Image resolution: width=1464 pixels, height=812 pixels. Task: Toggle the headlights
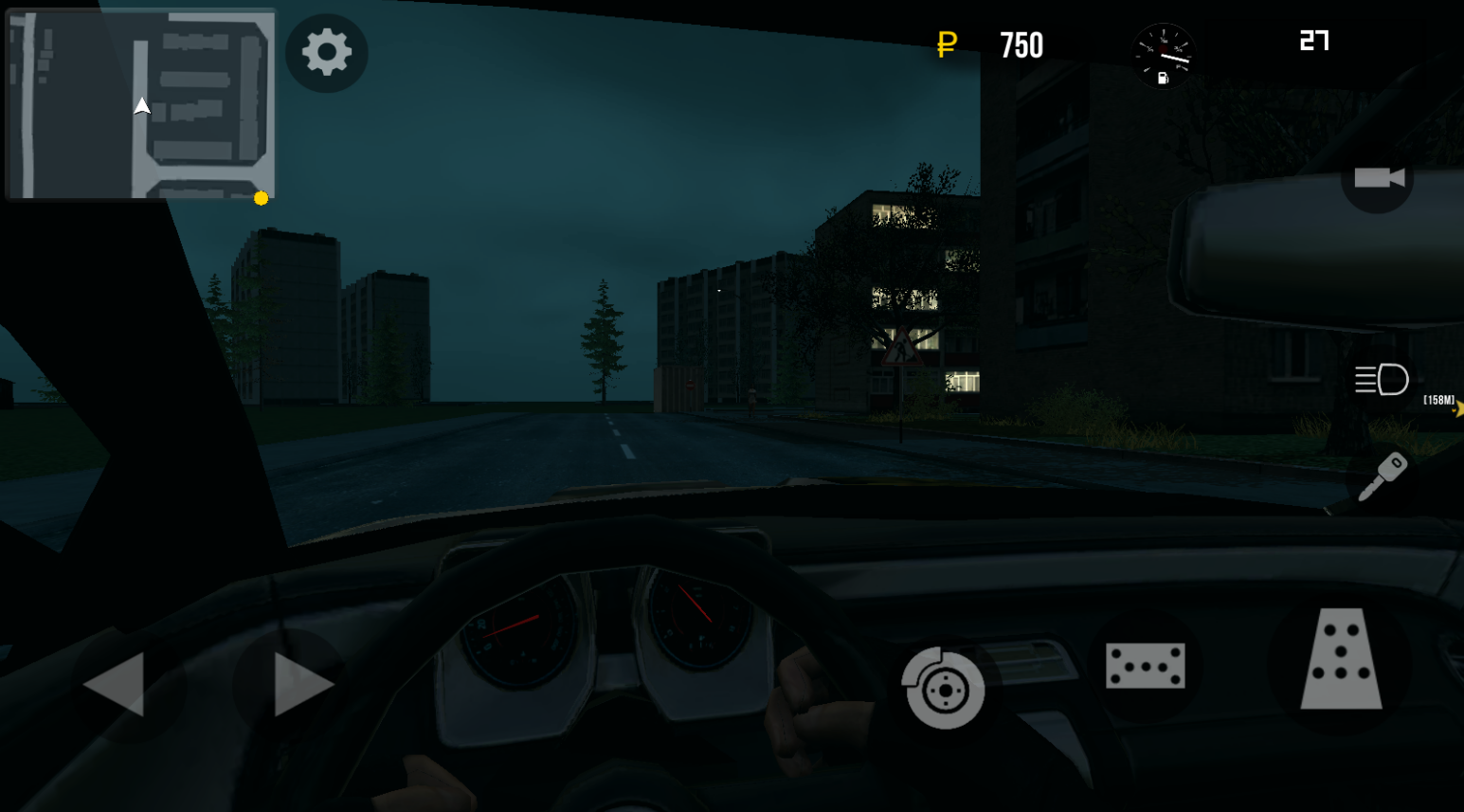click(1381, 380)
